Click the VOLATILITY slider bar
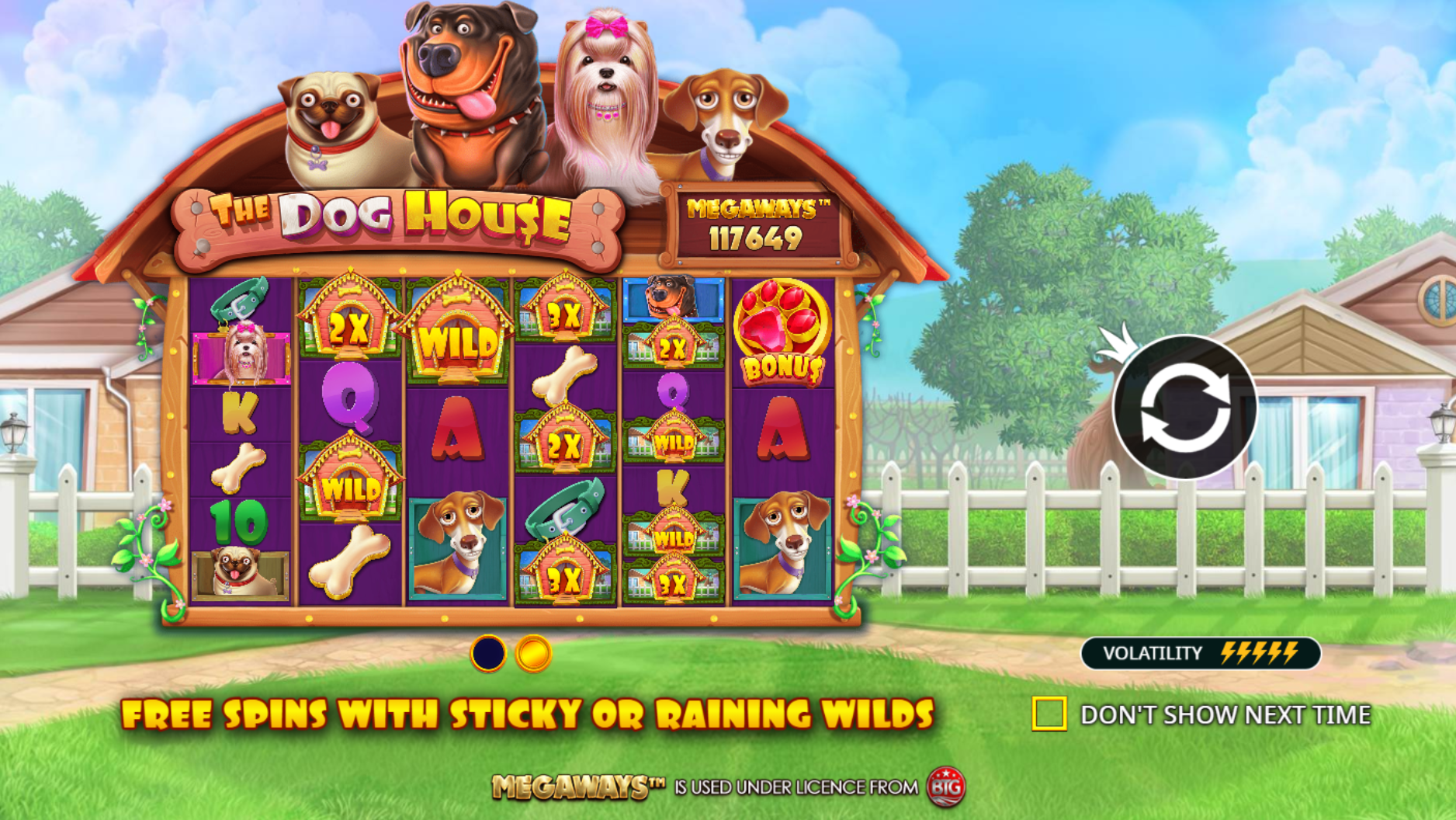 1202,653
